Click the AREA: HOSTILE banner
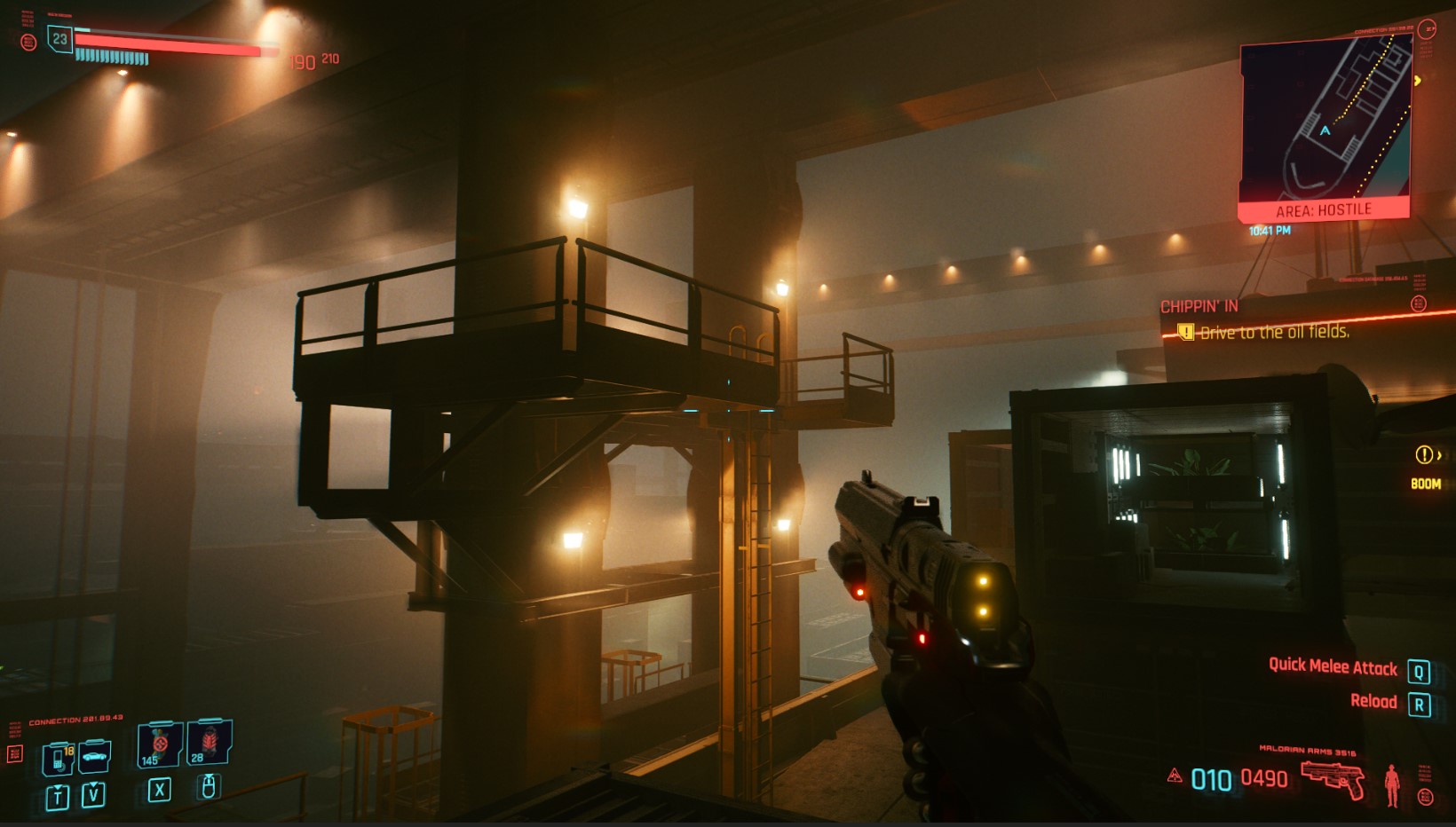The image size is (1456, 827). click(x=1323, y=209)
